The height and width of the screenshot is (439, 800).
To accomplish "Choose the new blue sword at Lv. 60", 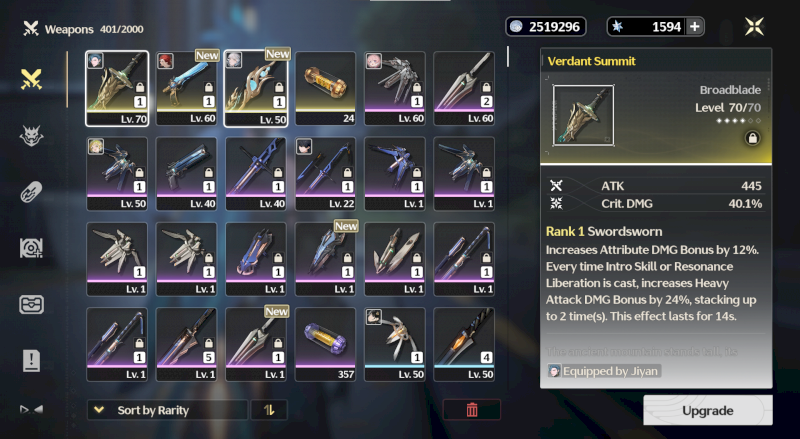I will [x=187, y=89].
